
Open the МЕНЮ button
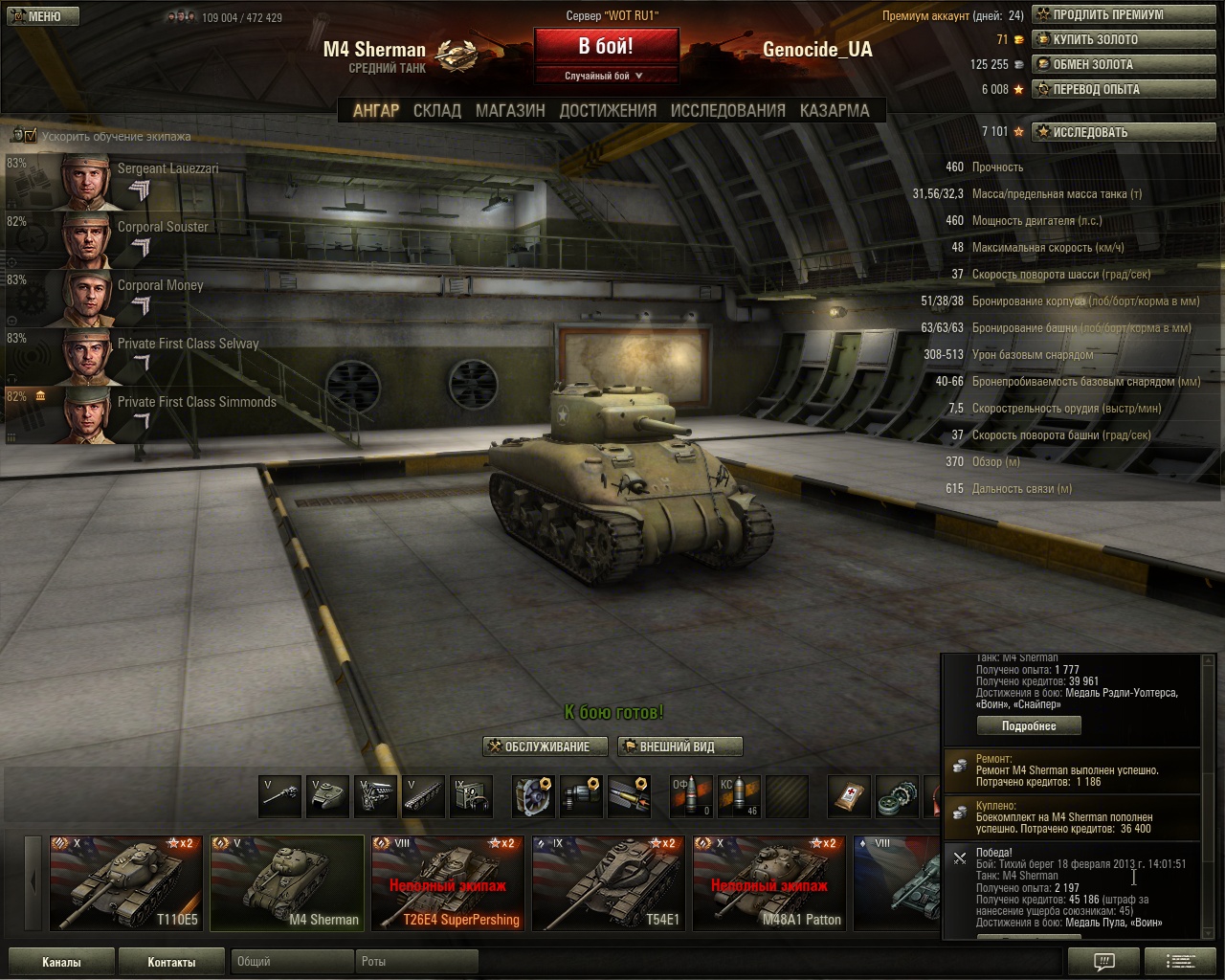pos(40,16)
